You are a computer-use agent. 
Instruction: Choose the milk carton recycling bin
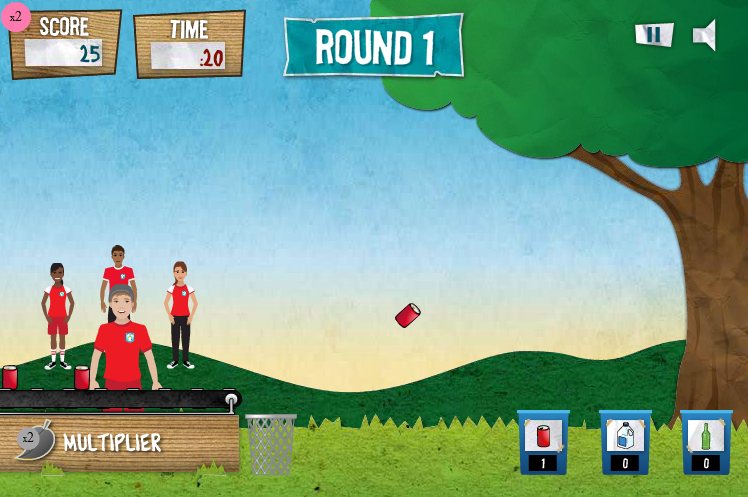pyautogui.click(x=625, y=441)
